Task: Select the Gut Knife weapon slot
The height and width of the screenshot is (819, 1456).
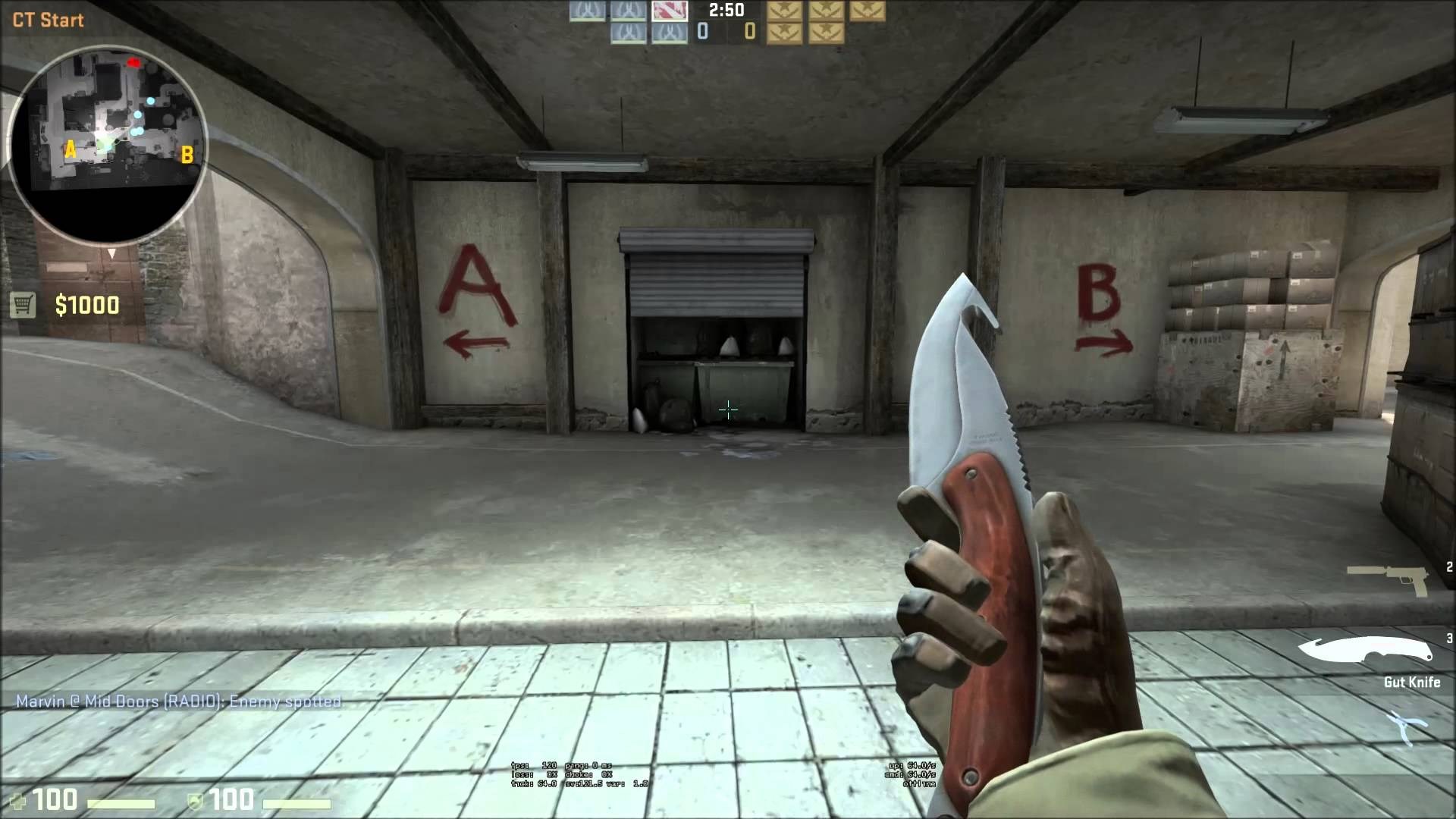Action: click(x=1365, y=651)
